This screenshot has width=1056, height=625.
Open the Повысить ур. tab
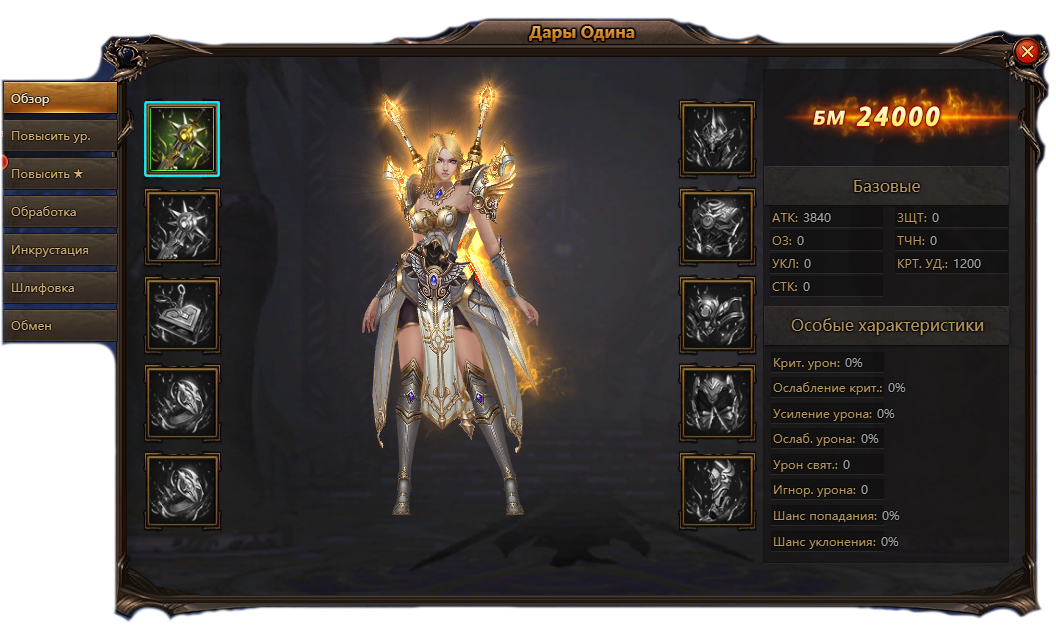(59, 136)
